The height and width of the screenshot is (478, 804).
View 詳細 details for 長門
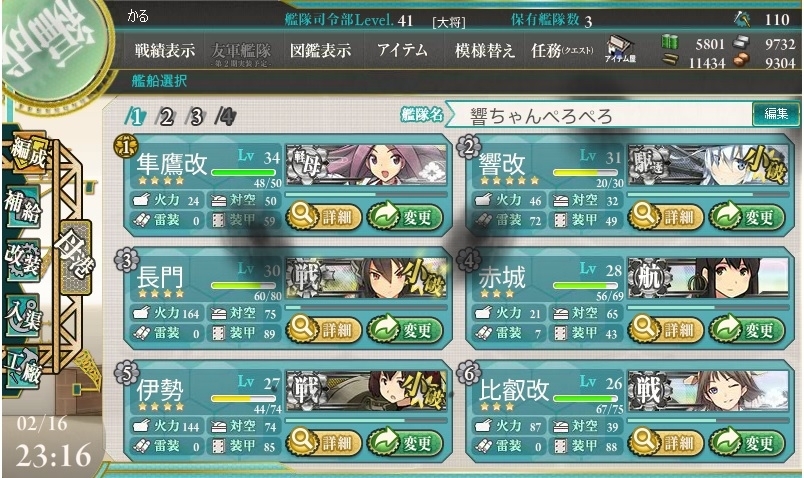pos(321,328)
